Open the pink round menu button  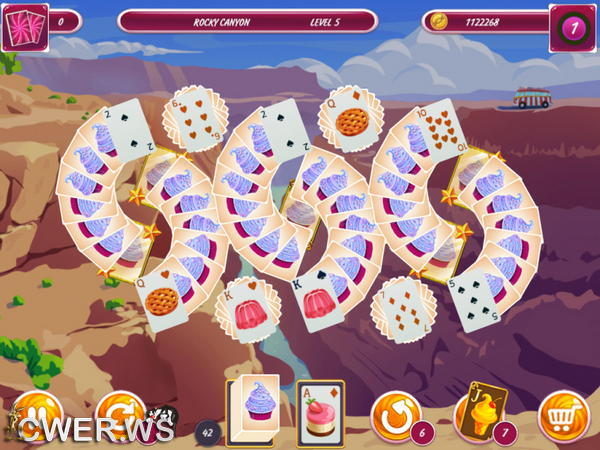click(573, 28)
